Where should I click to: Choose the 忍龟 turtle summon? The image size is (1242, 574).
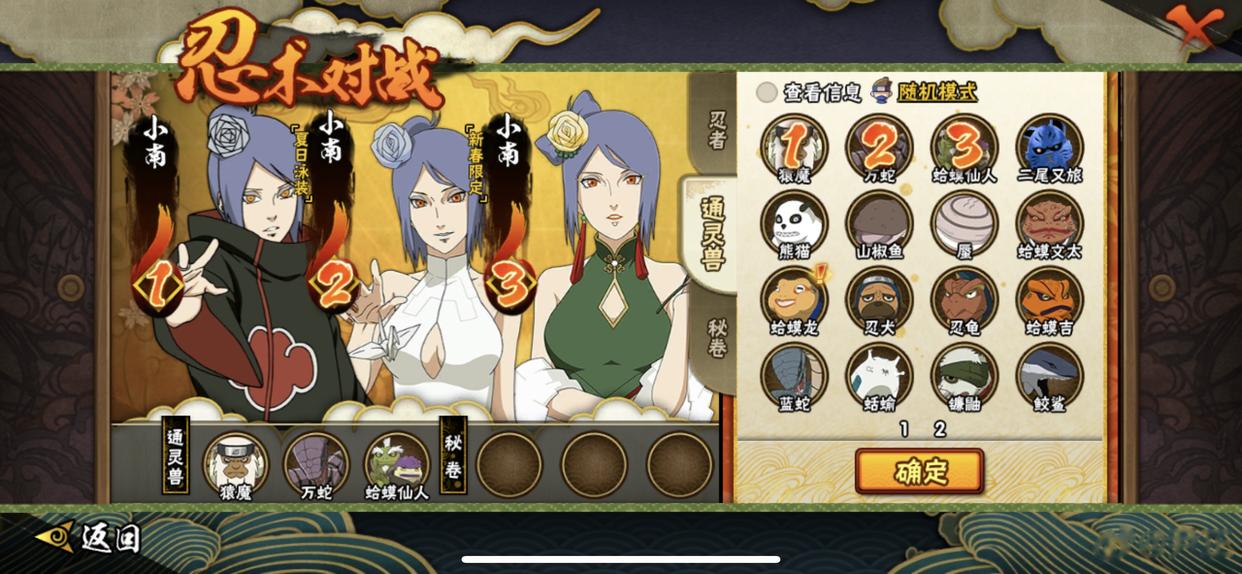click(964, 297)
